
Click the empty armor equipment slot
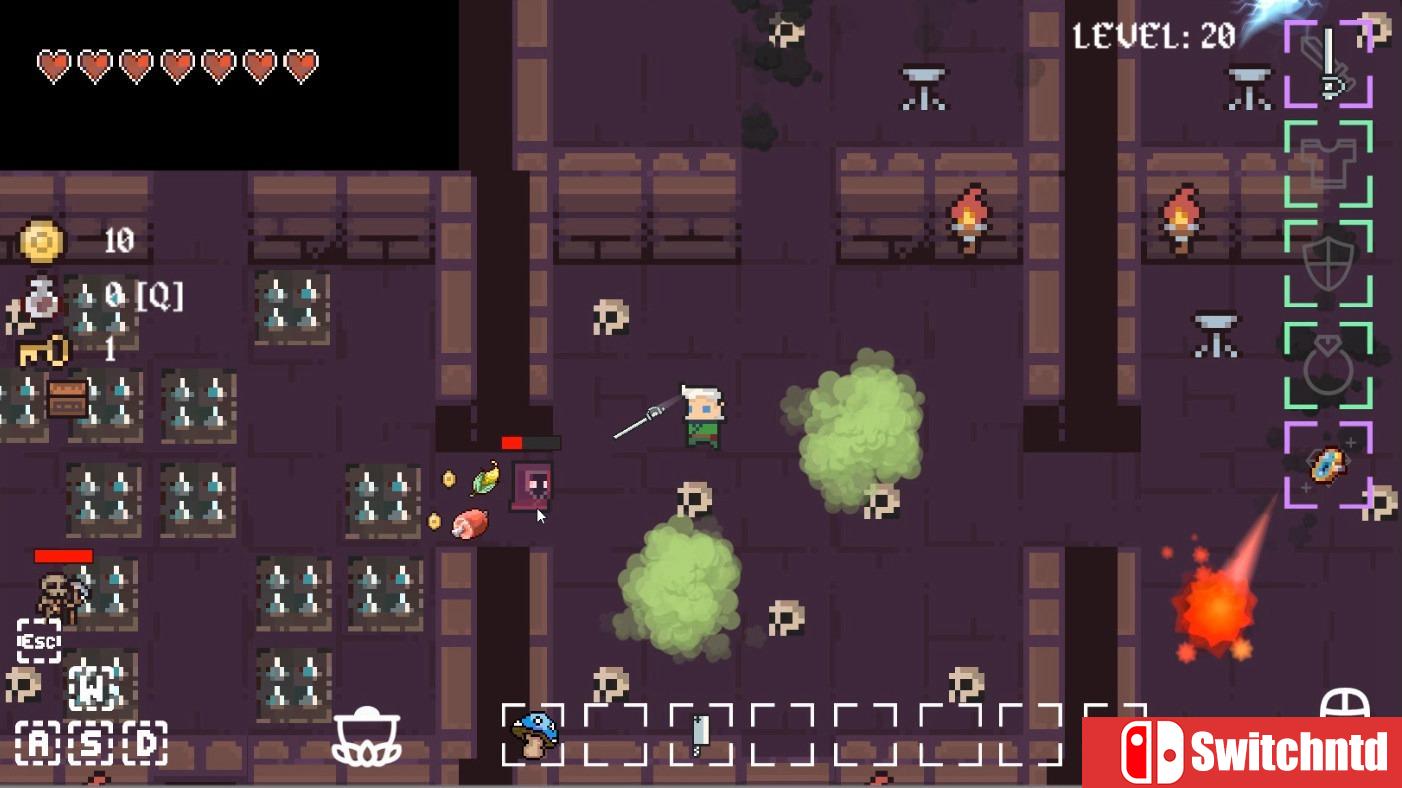[x=1328, y=163]
